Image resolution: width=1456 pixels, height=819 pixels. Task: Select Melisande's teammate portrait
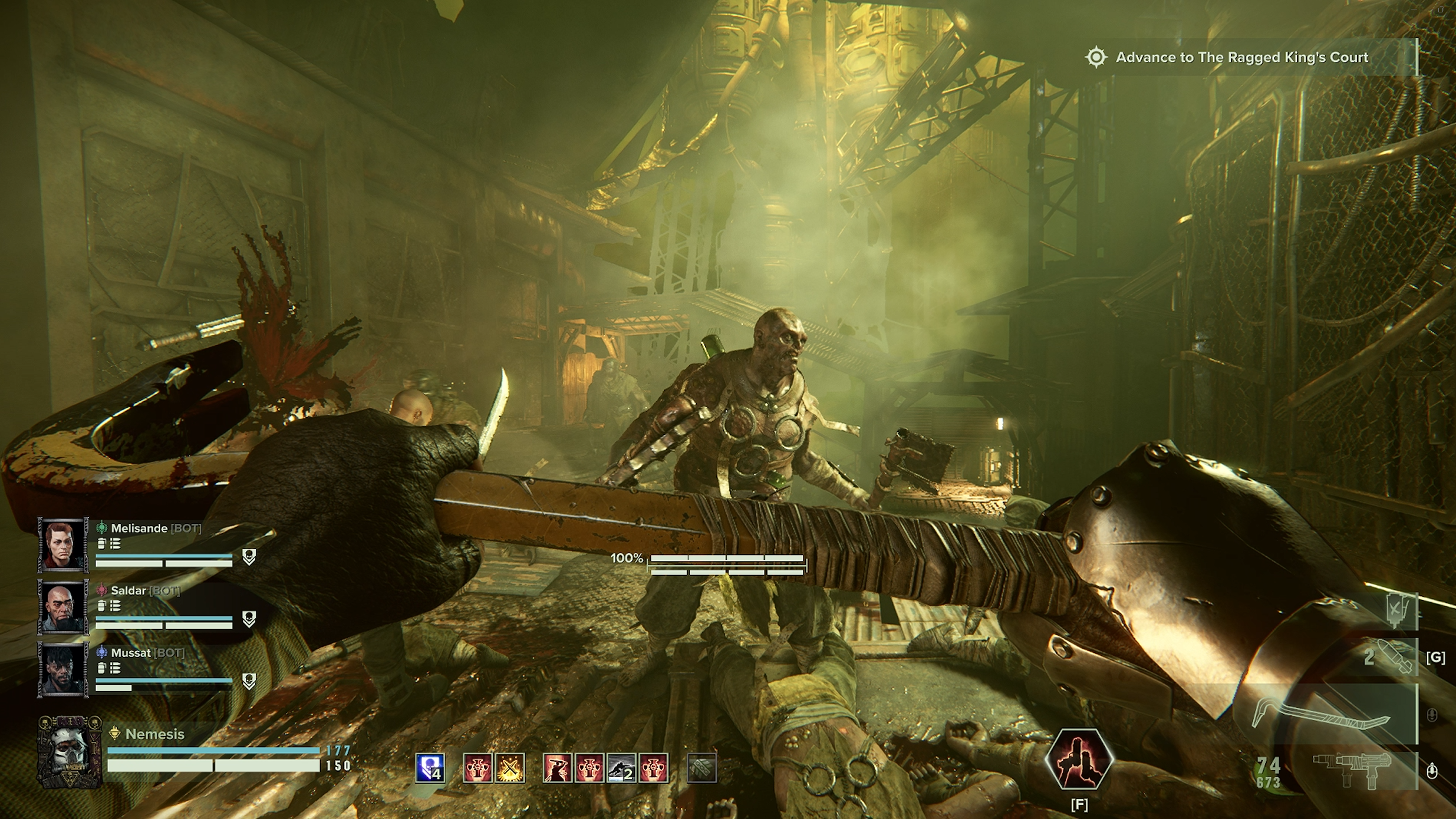pyautogui.click(x=63, y=544)
